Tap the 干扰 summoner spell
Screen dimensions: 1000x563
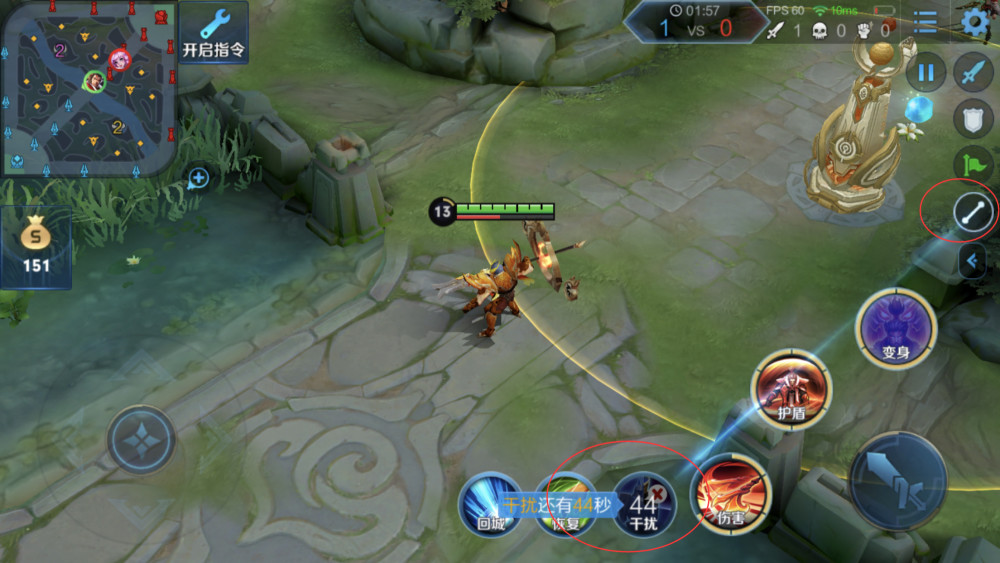pyautogui.click(x=644, y=503)
